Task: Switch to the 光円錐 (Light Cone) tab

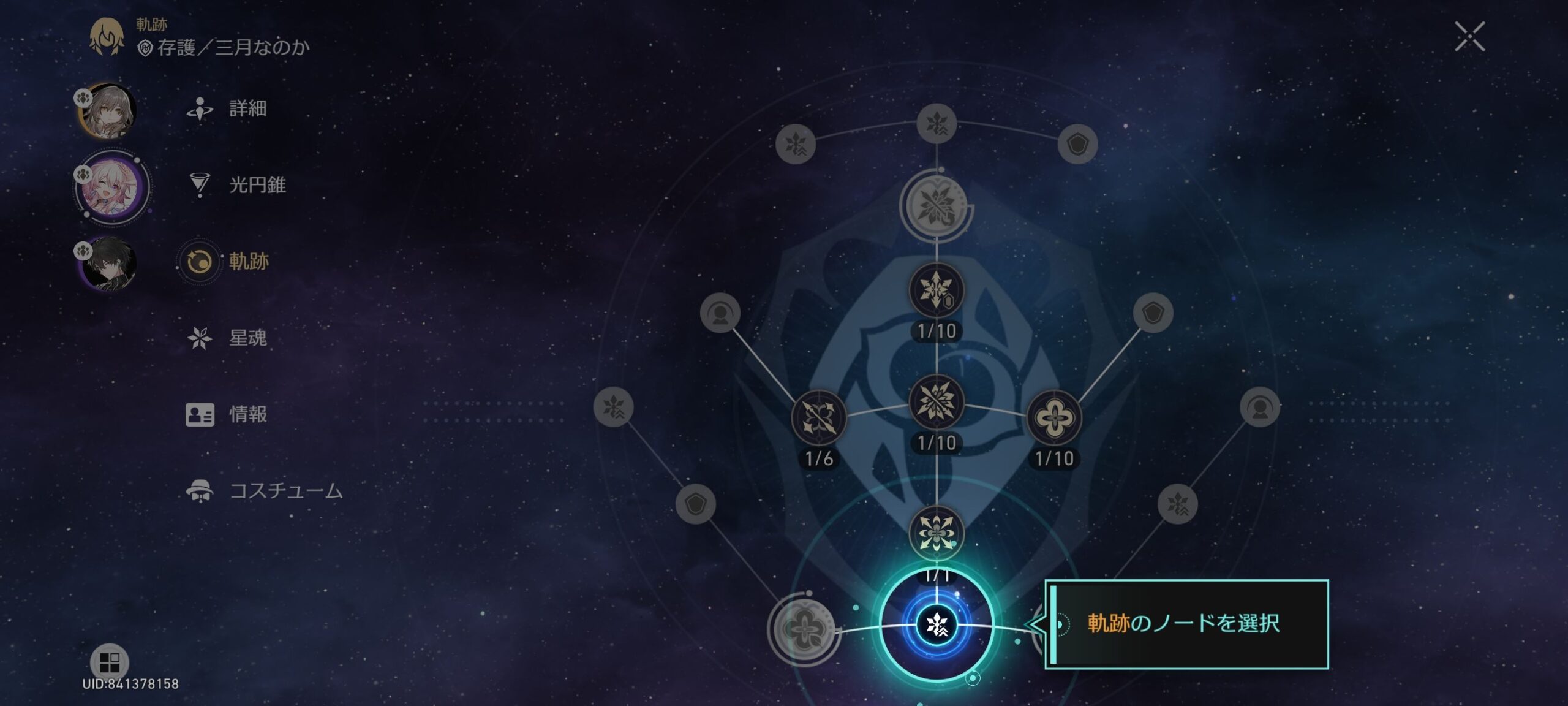Action: pyautogui.click(x=257, y=185)
